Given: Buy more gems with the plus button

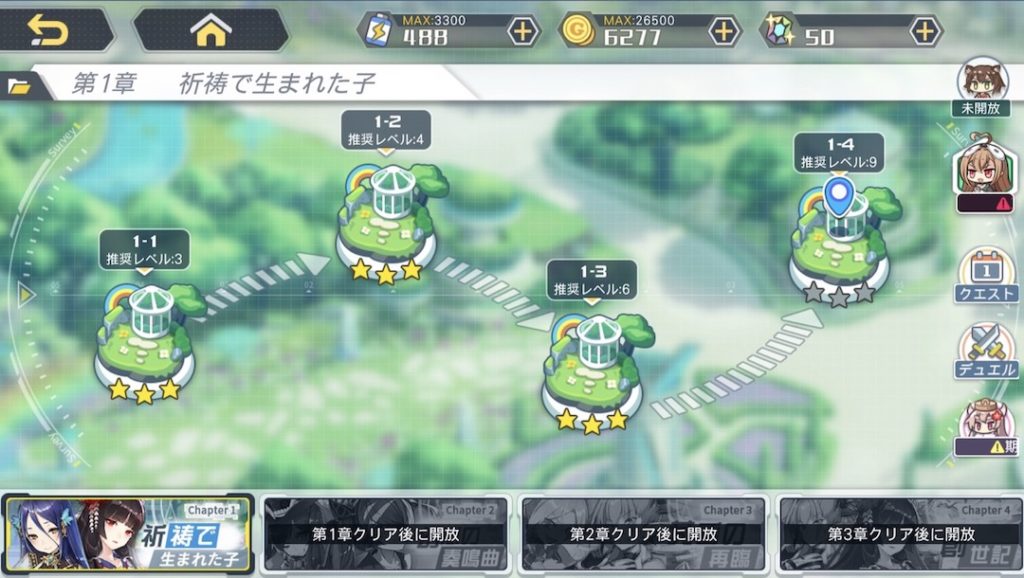Looking at the screenshot, I should point(925,31).
